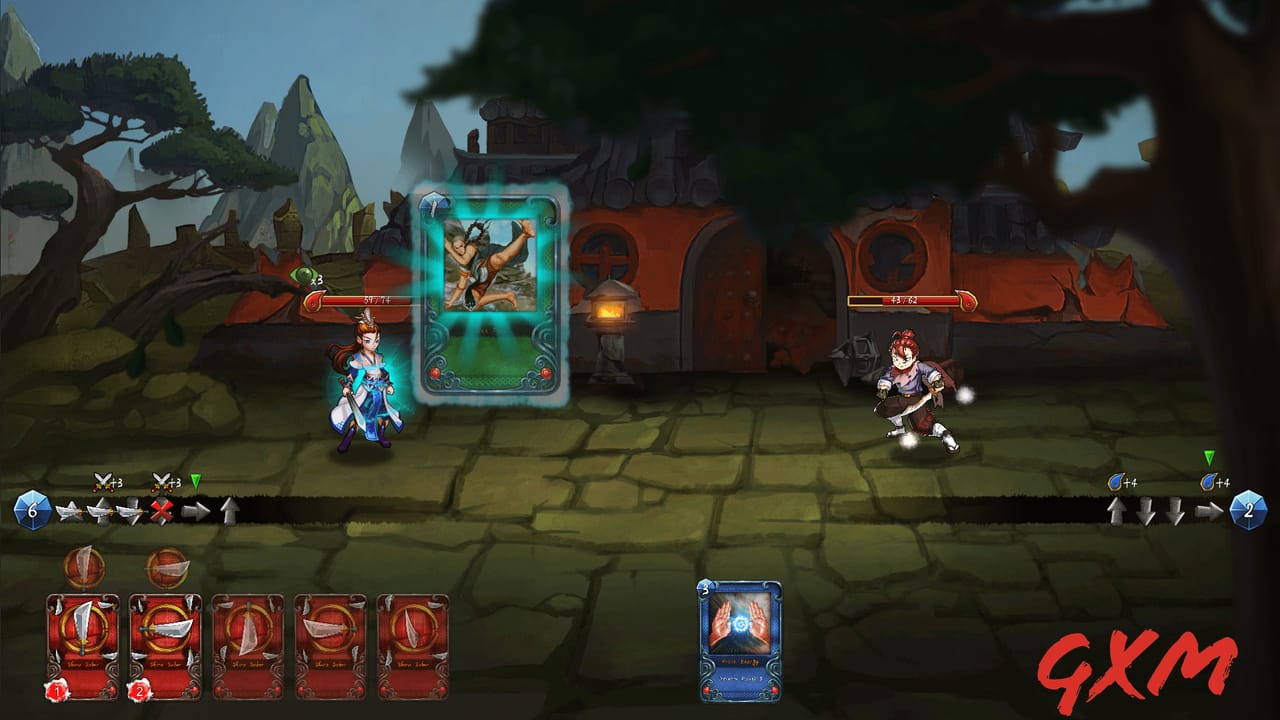Click the star-saber icon at the start of the attack queue
Image resolution: width=1280 pixels, height=720 pixels.
point(69,510)
